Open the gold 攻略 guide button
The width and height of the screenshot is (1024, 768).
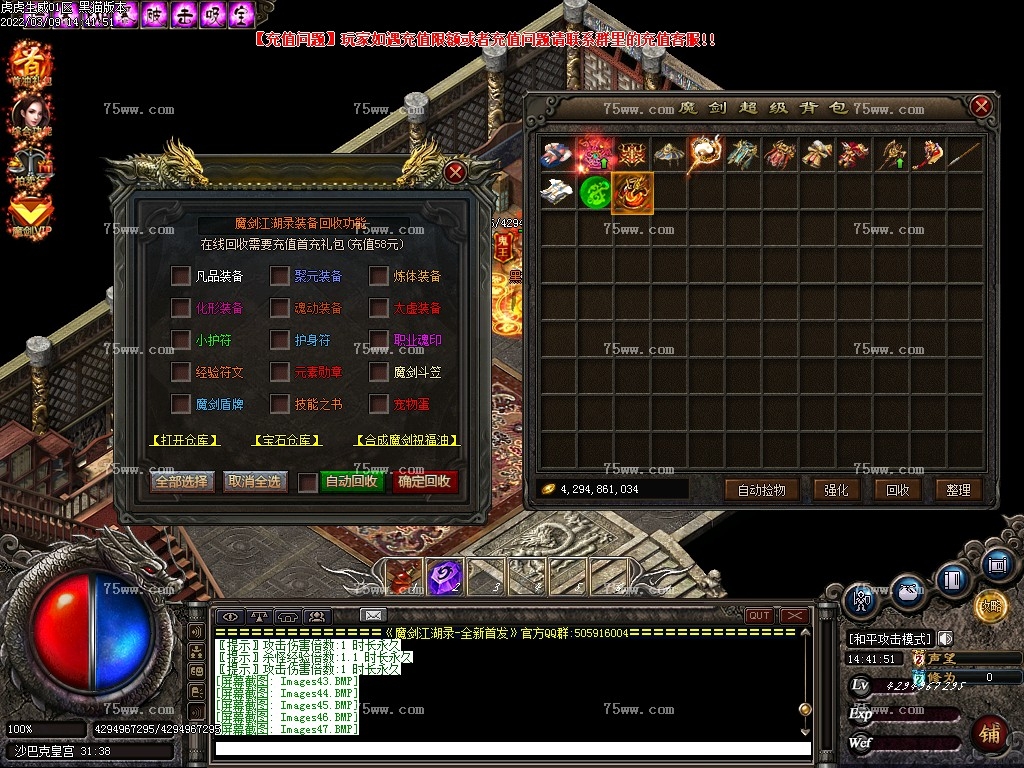[x=989, y=604]
